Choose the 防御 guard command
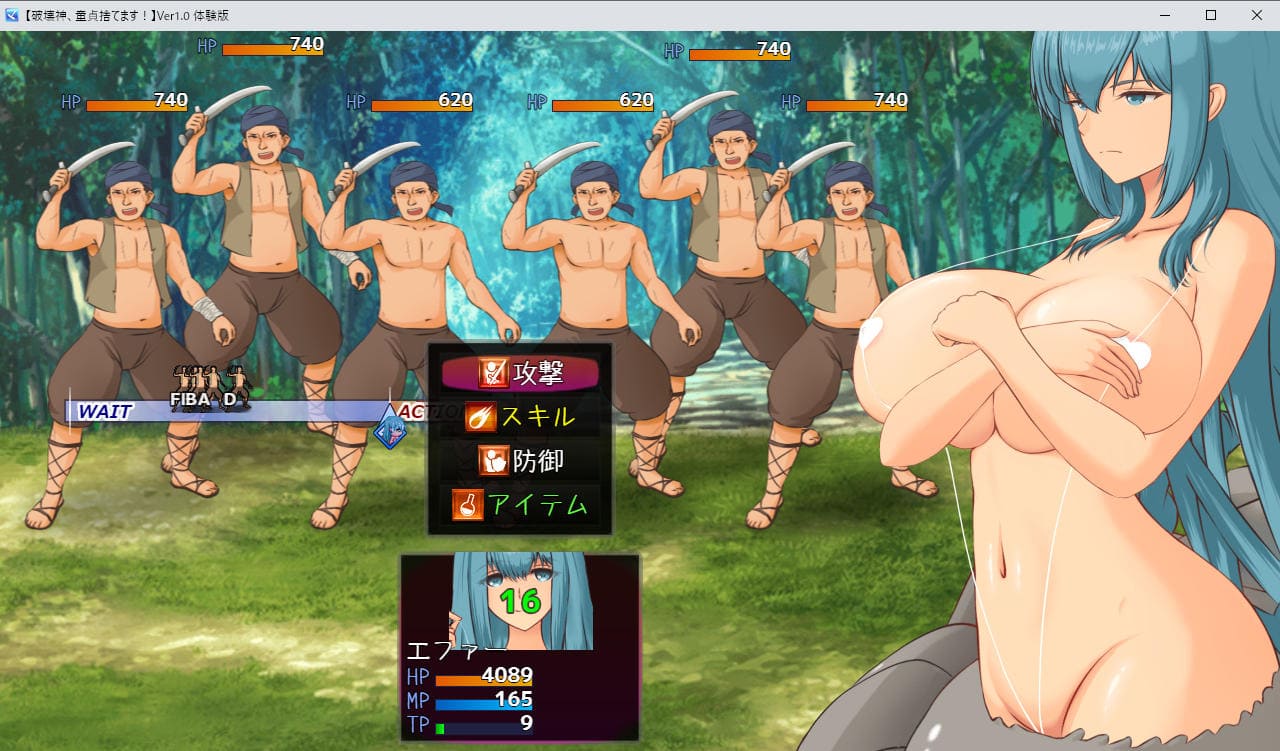This screenshot has width=1280, height=751. pos(520,461)
